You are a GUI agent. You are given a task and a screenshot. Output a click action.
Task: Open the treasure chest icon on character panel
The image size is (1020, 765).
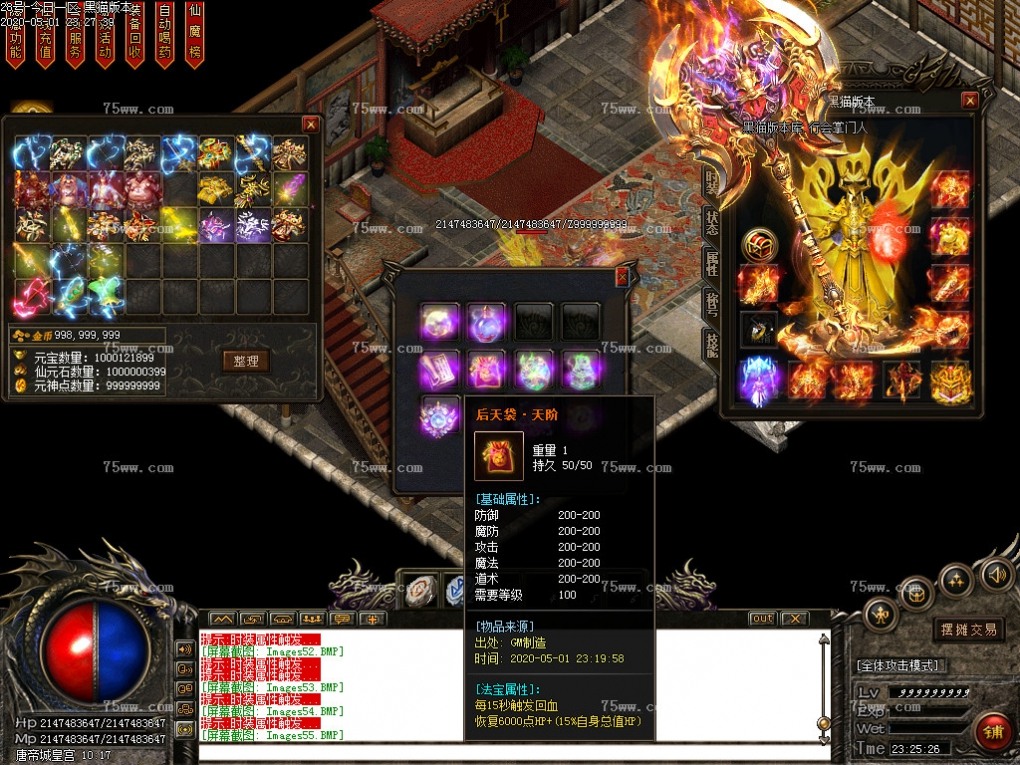tap(759, 244)
